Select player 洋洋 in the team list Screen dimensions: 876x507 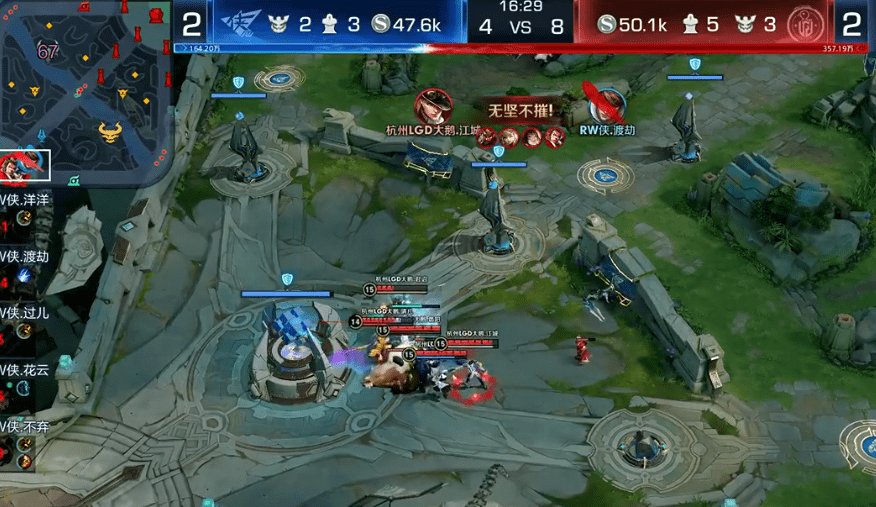coord(27,199)
